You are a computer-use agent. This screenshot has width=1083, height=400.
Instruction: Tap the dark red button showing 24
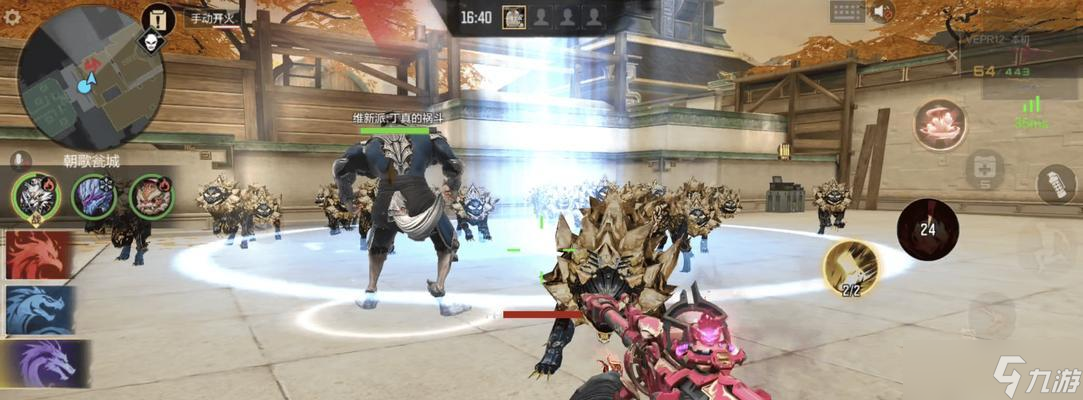(928, 229)
